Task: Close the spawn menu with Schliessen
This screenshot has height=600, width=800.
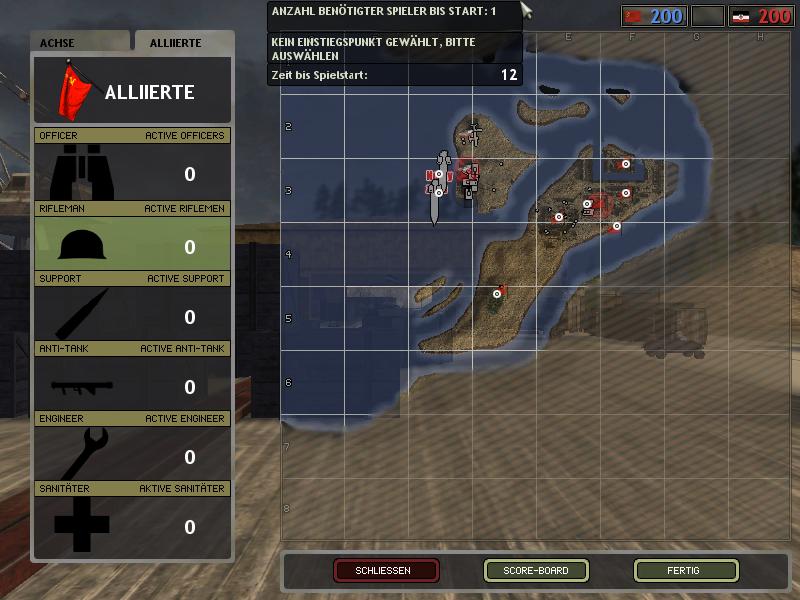Action: pyautogui.click(x=386, y=571)
